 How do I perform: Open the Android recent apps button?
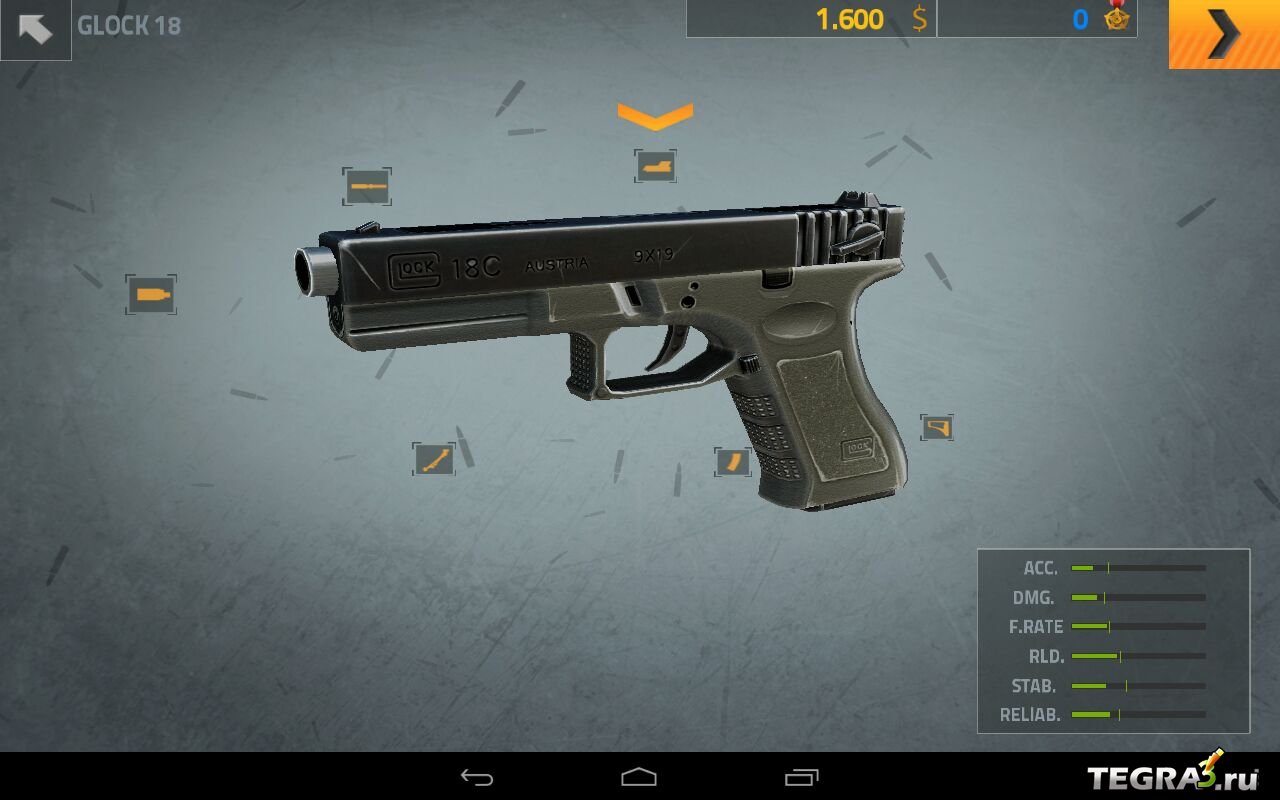point(801,777)
